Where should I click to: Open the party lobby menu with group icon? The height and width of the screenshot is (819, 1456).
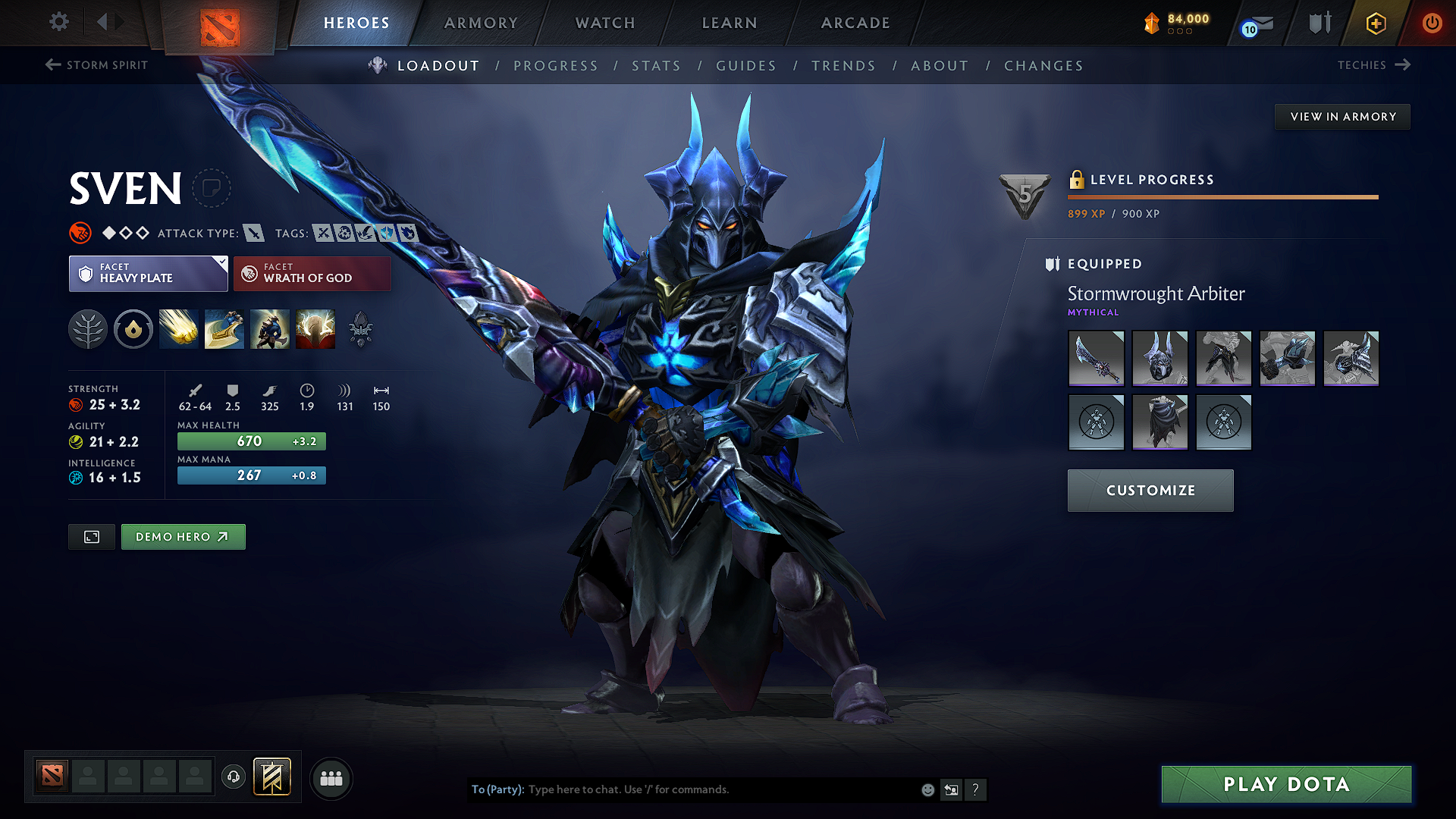click(331, 777)
